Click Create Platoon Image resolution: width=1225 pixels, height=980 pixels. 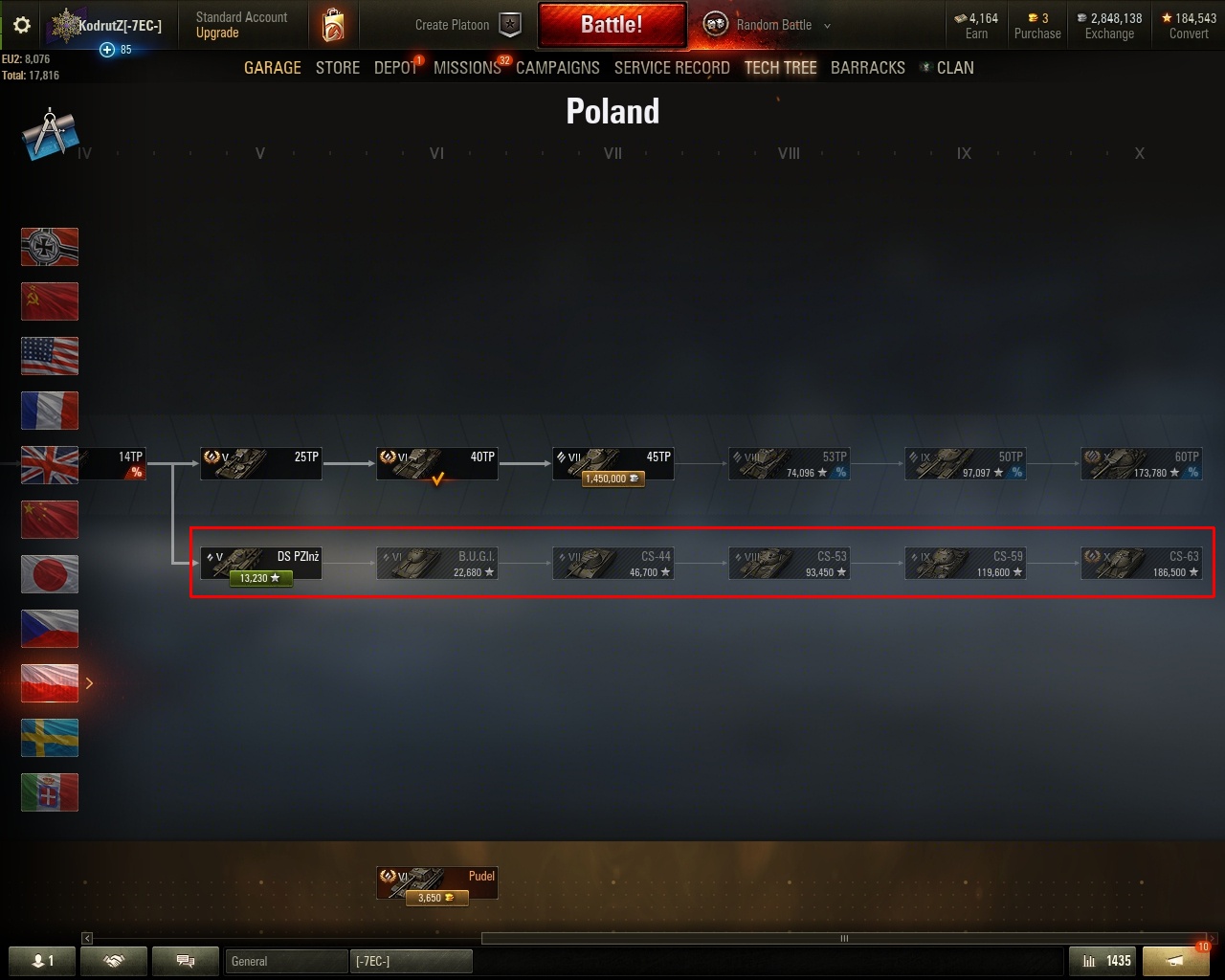(467, 25)
